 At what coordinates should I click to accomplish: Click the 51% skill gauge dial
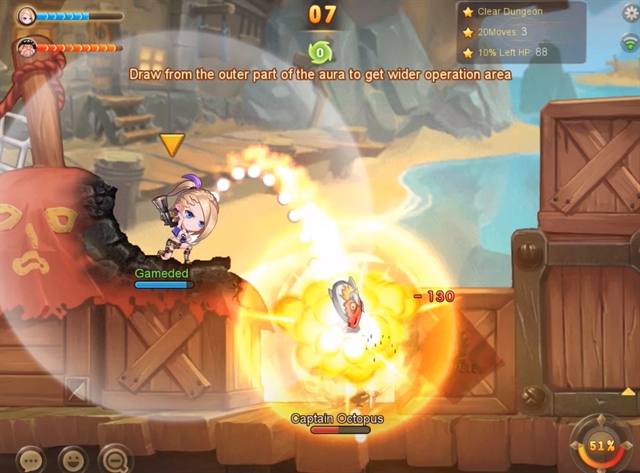coord(602,446)
